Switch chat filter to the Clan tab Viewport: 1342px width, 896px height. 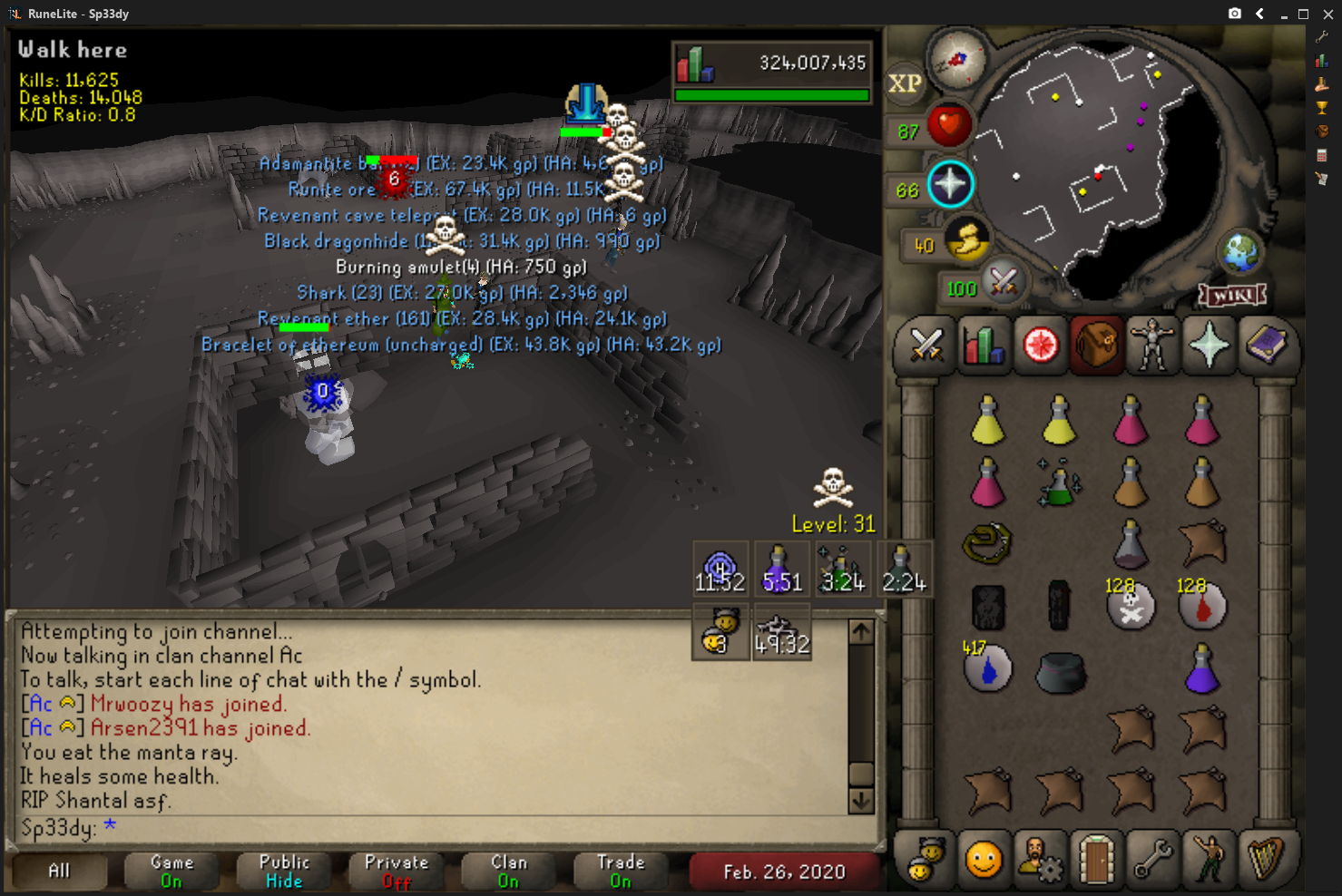[509, 871]
